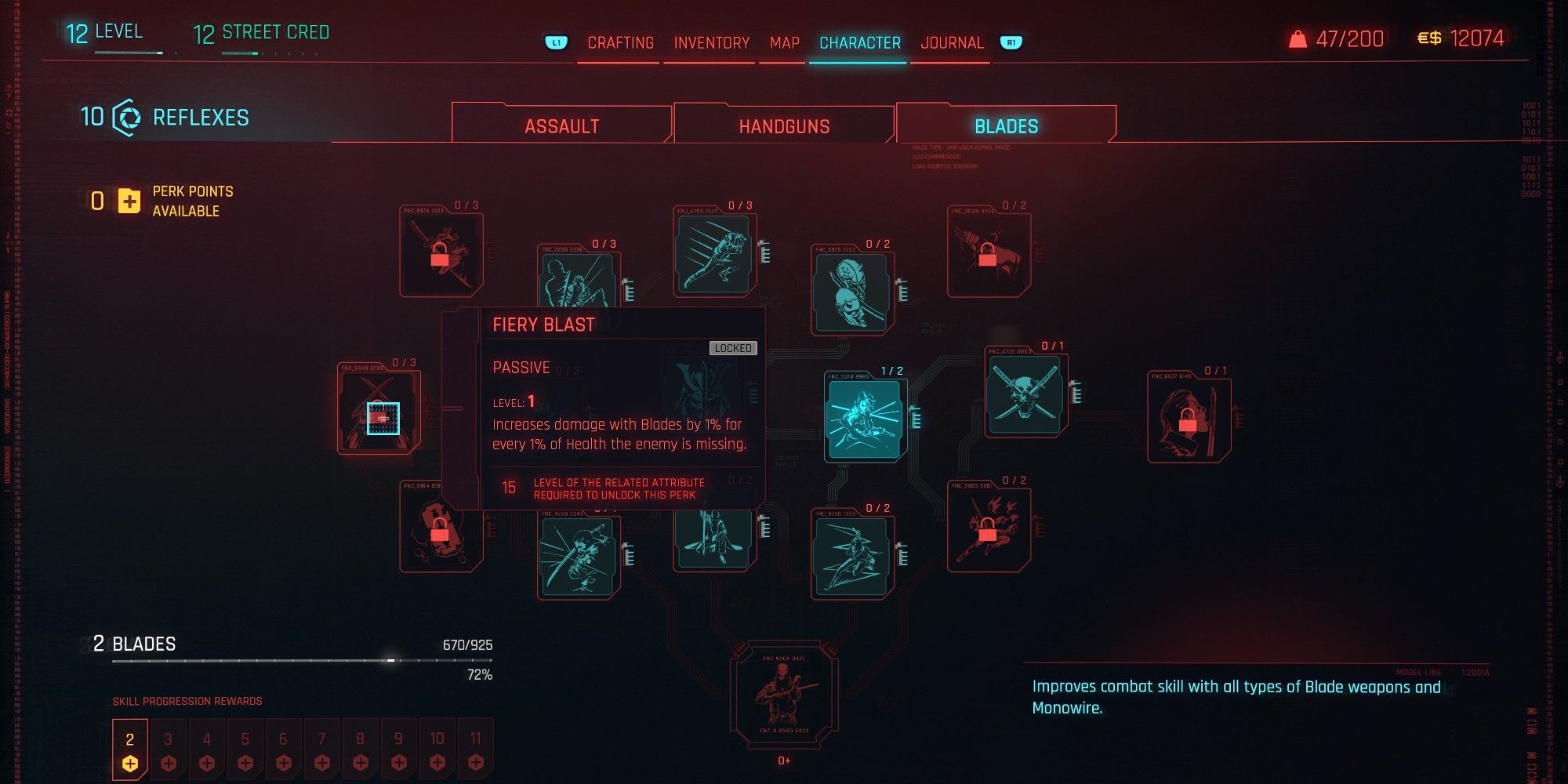The image size is (1568, 784).
Task: Click the L1 shoulder button indicator
Action: [555, 43]
